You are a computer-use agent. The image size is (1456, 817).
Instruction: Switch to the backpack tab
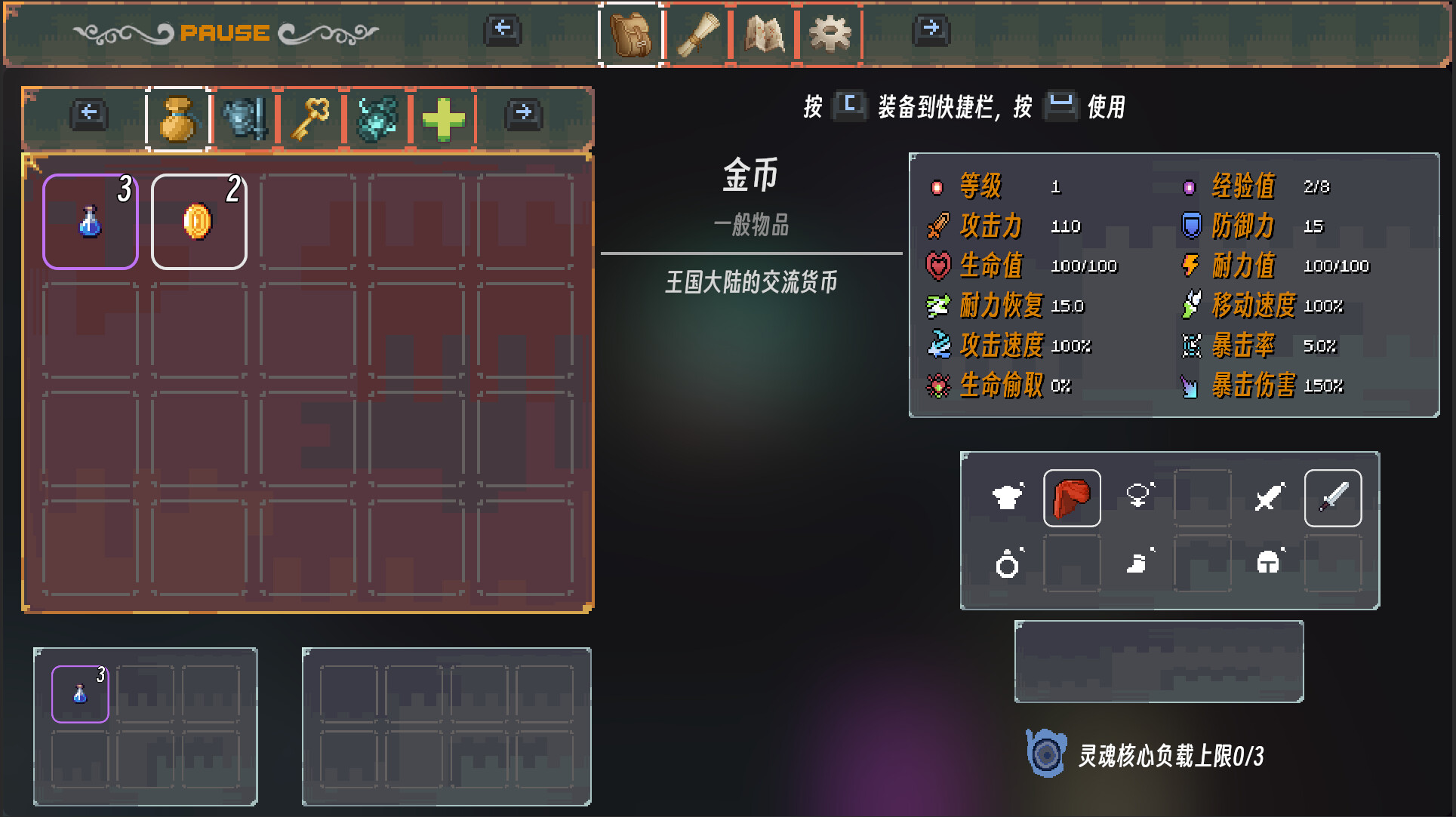pos(628,35)
